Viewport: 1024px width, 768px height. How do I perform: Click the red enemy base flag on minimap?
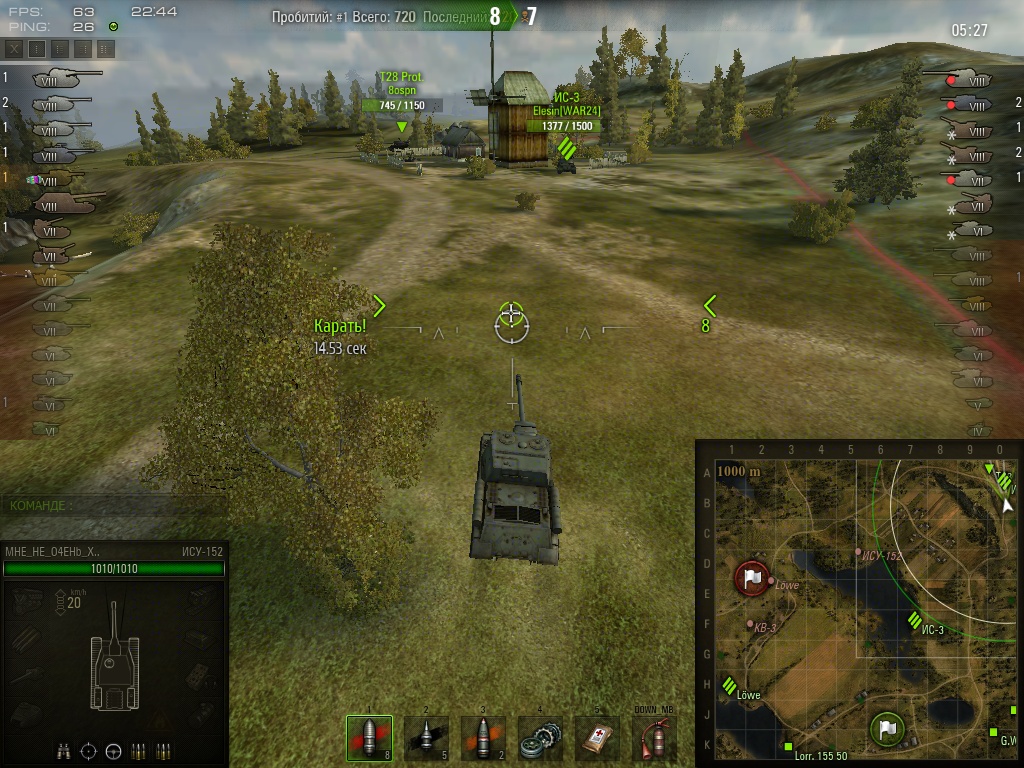(x=752, y=578)
